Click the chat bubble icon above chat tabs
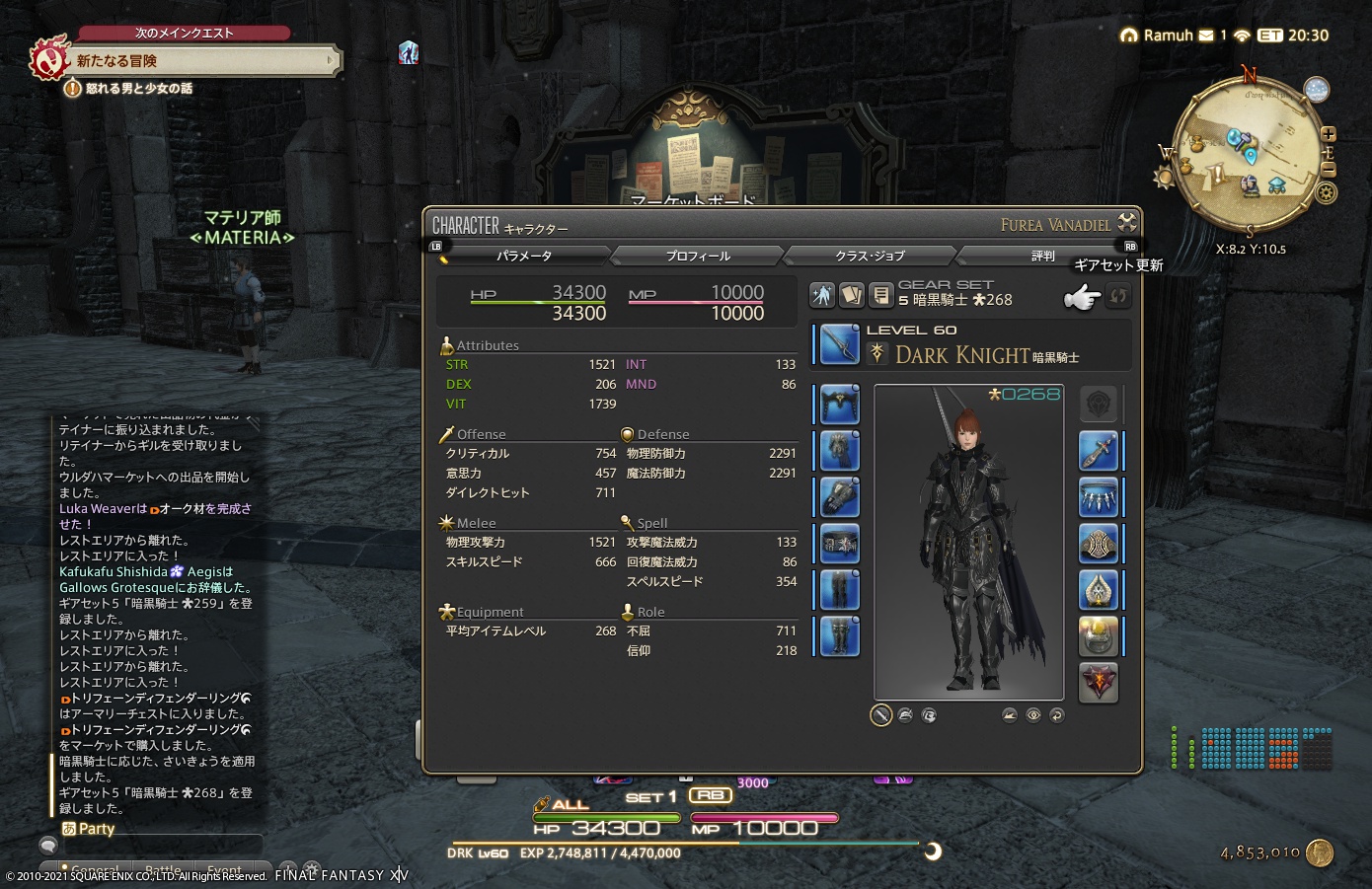 point(47,845)
